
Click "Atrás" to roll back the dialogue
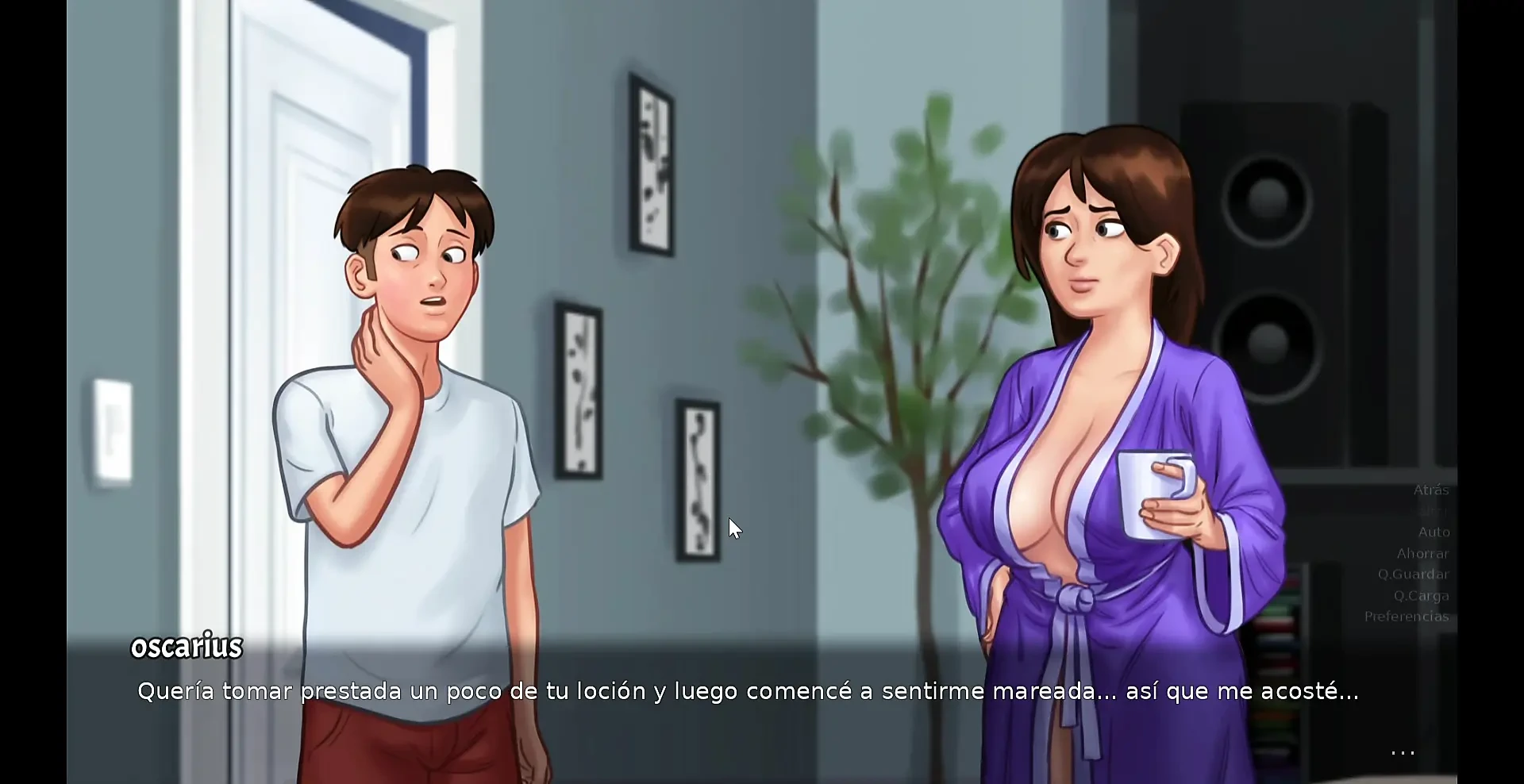pyautogui.click(x=1430, y=490)
